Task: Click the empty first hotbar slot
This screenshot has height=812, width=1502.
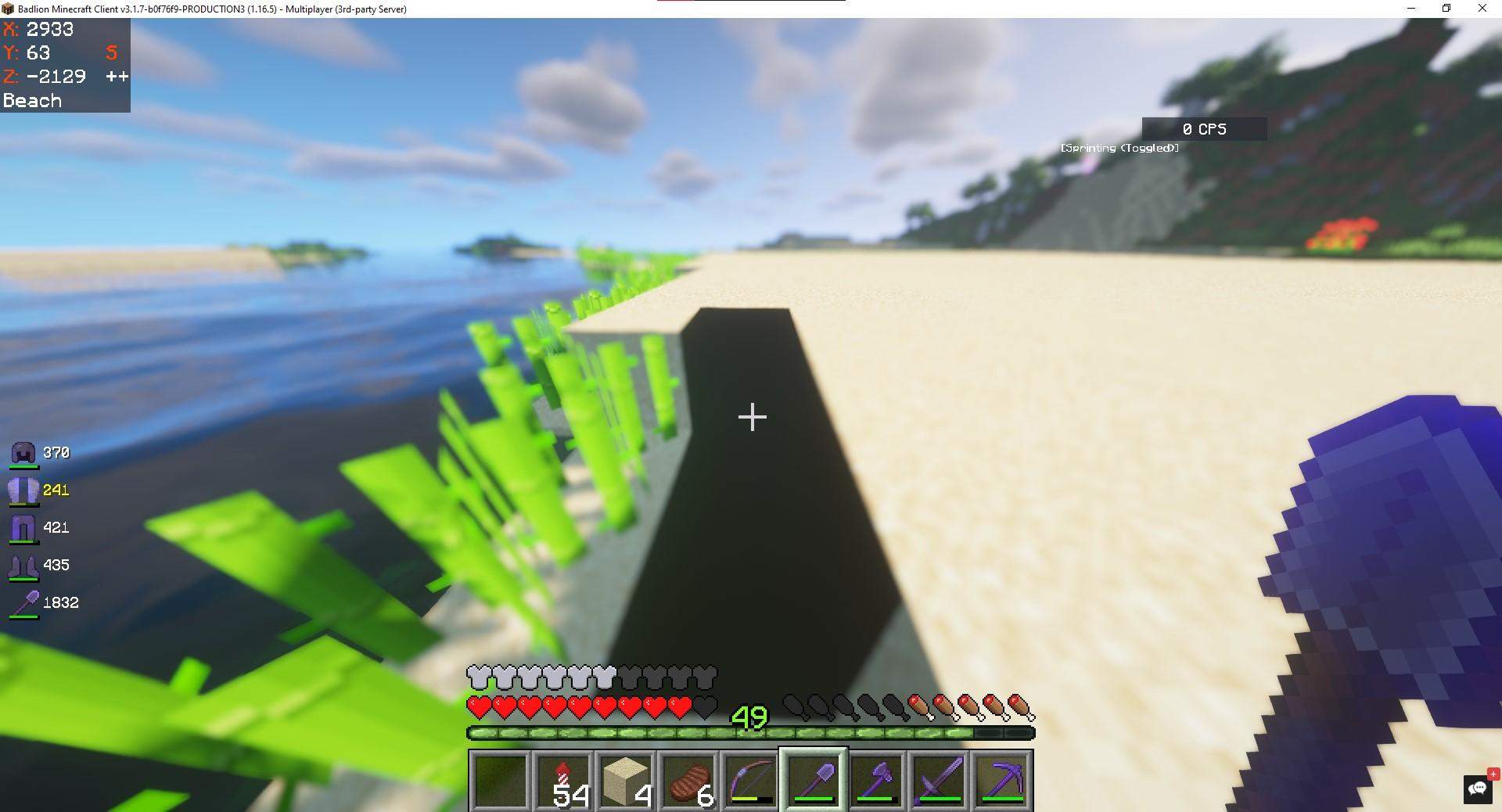Action: (x=501, y=778)
